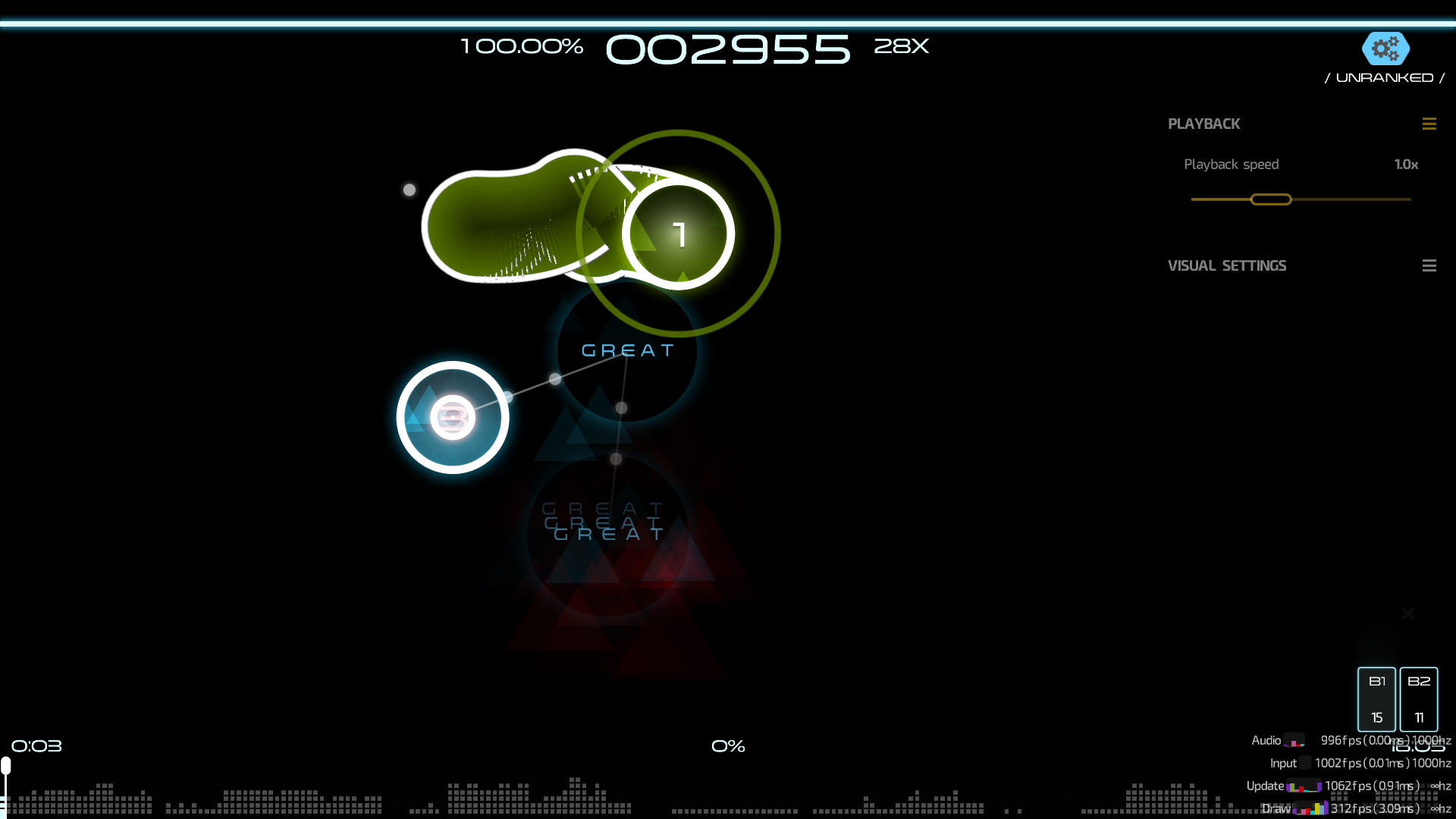Click the Draw frame graph indicator
Viewport: 1456px width, 819px height.
(x=1310, y=808)
